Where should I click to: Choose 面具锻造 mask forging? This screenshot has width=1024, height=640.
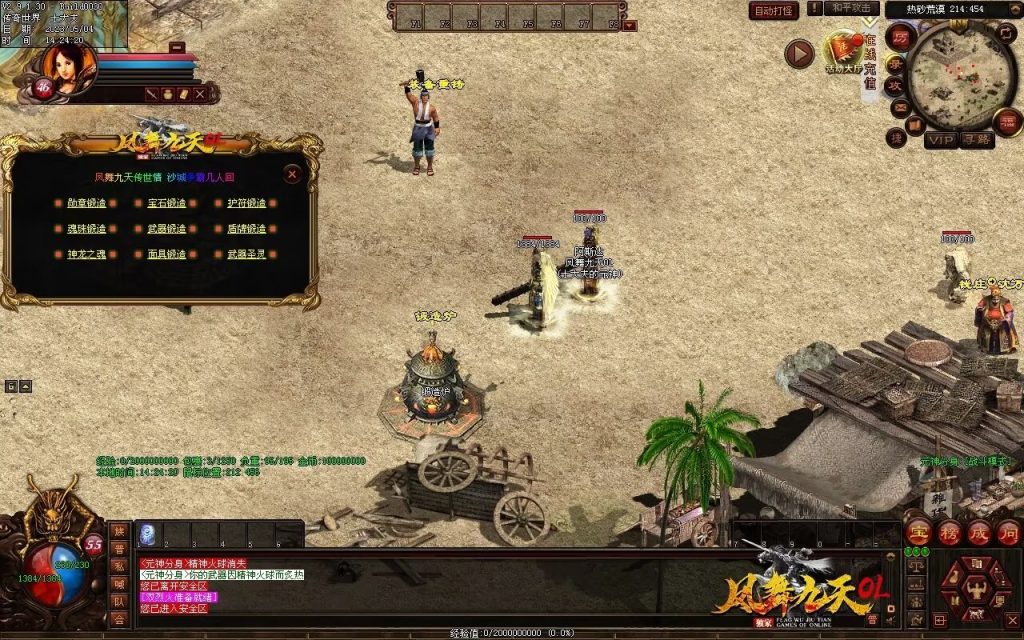point(166,255)
